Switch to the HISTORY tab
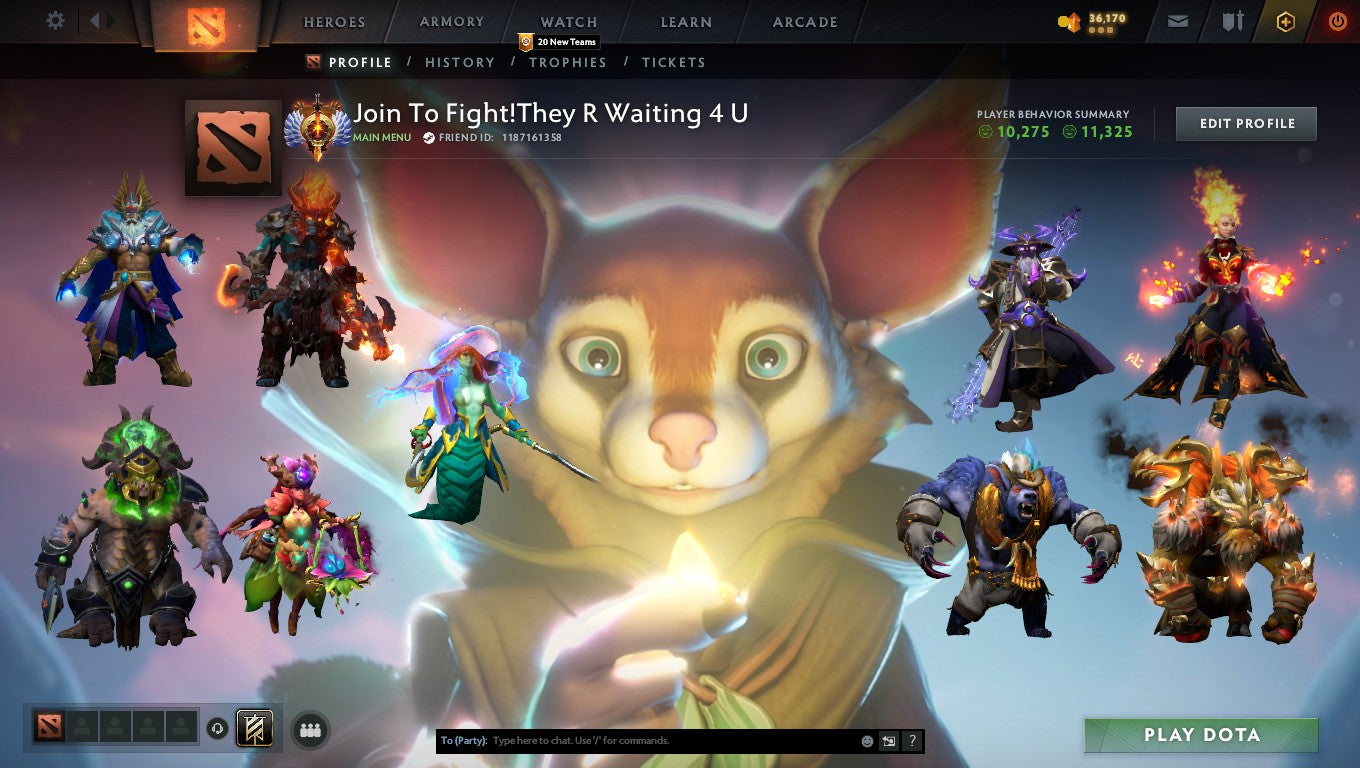 point(459,62)
